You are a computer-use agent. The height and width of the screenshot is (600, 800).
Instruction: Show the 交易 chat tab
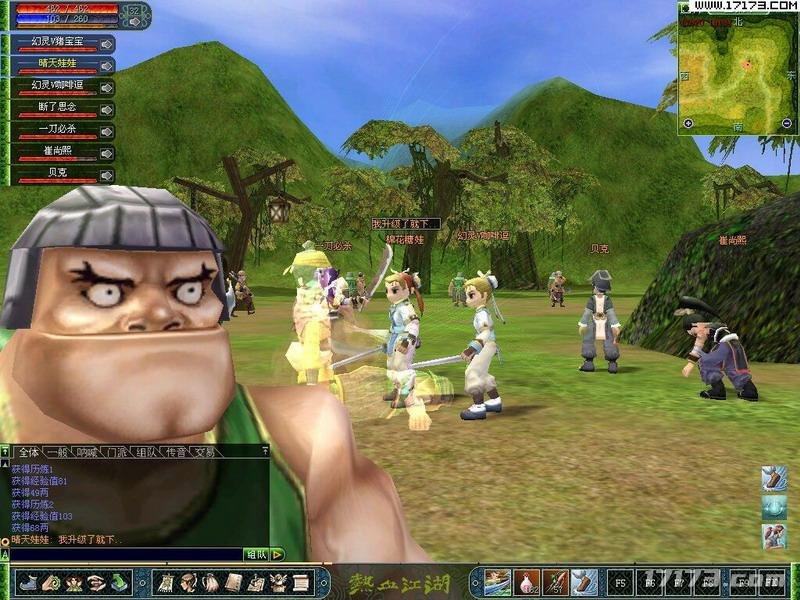(x=205, y=452)
